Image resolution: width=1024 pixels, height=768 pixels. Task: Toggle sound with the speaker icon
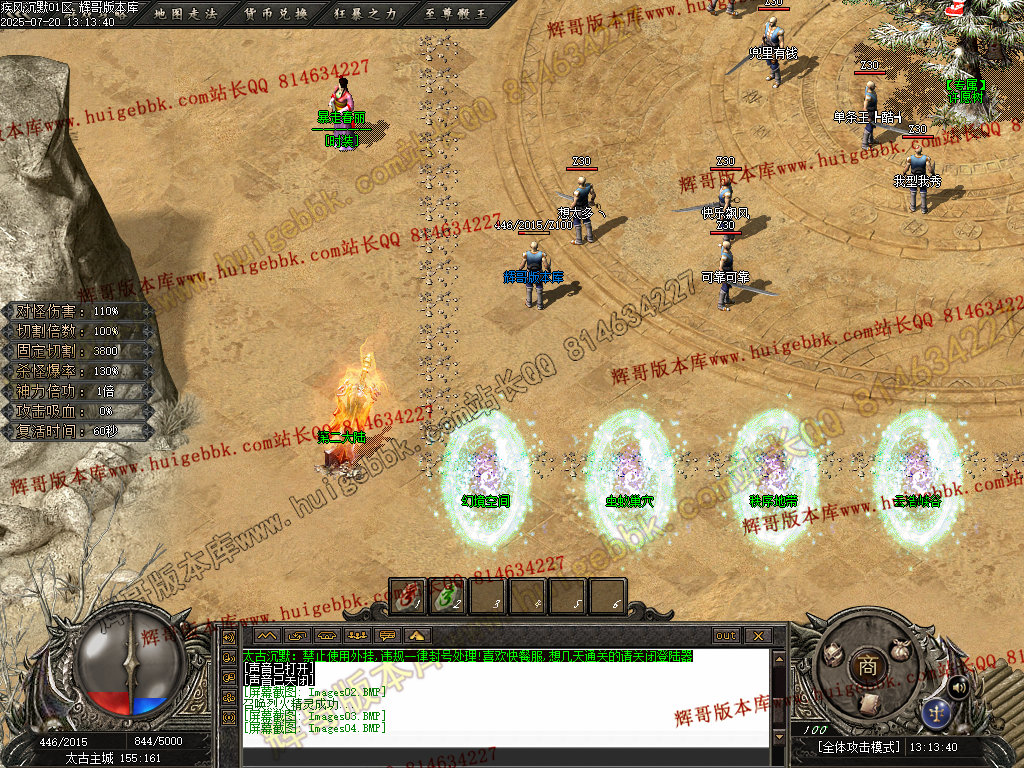point(958,686)
